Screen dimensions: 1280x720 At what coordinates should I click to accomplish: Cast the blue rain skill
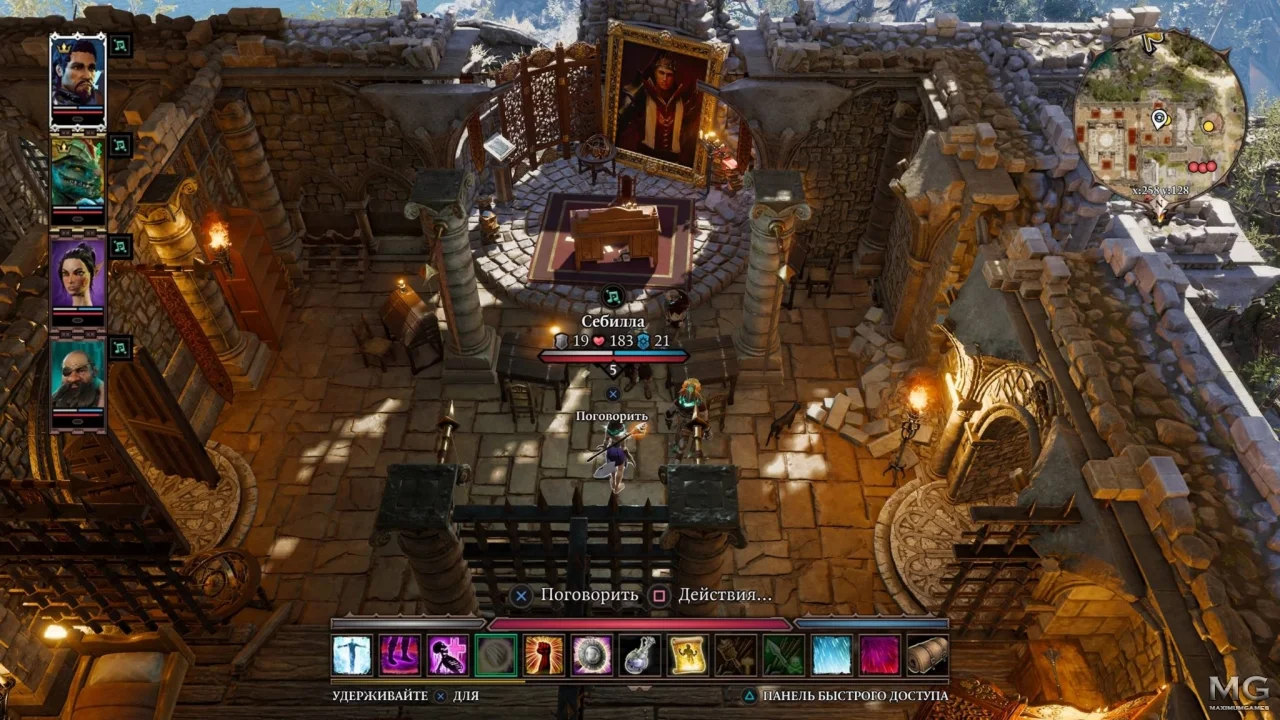(x=832, y=655)
